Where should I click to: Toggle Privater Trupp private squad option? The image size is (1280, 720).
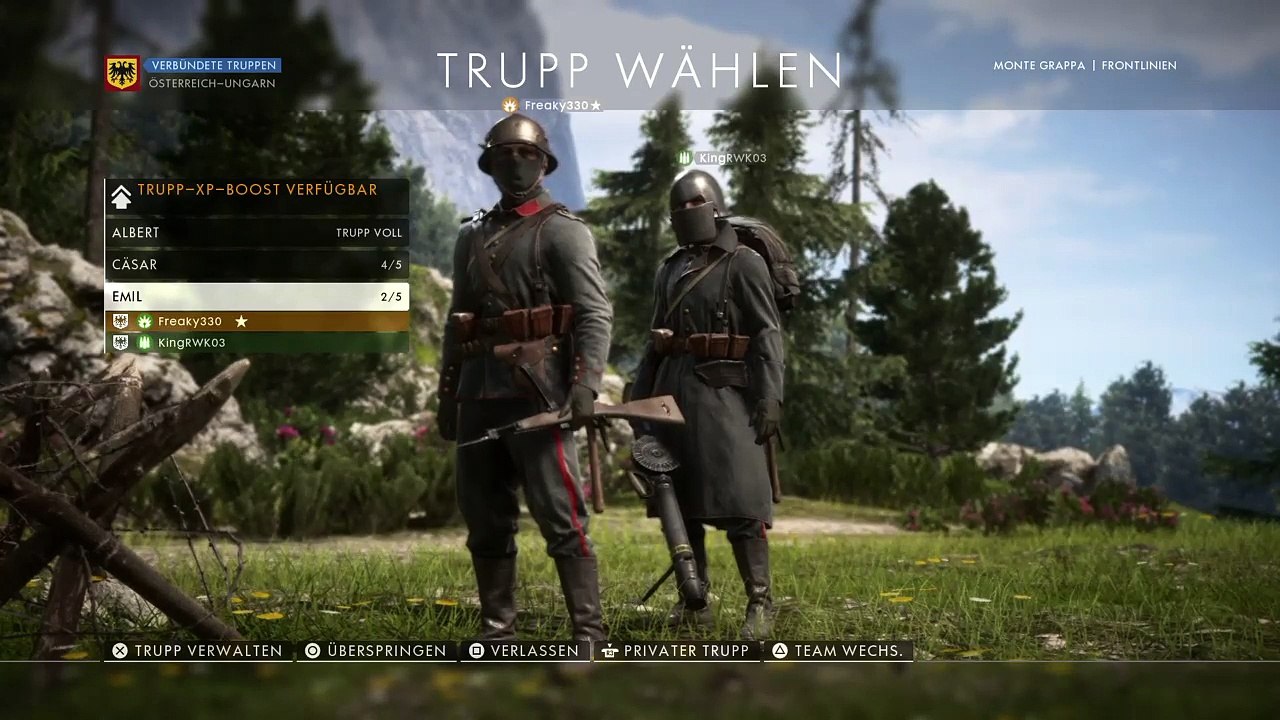pyautogui.click(x=675, y=651)
